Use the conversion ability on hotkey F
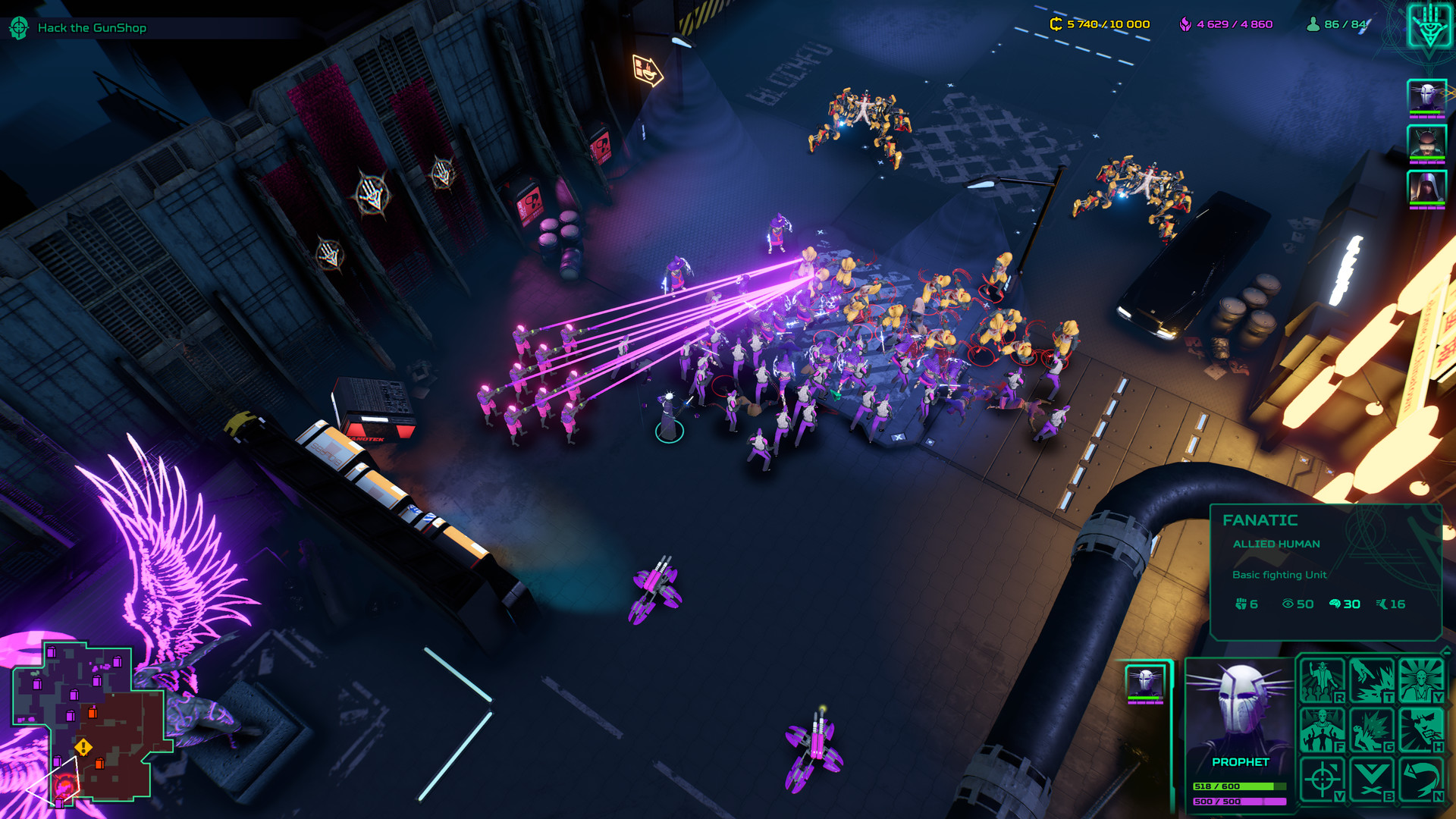This screenshot has width=1456, height=819. (1321, 730)
